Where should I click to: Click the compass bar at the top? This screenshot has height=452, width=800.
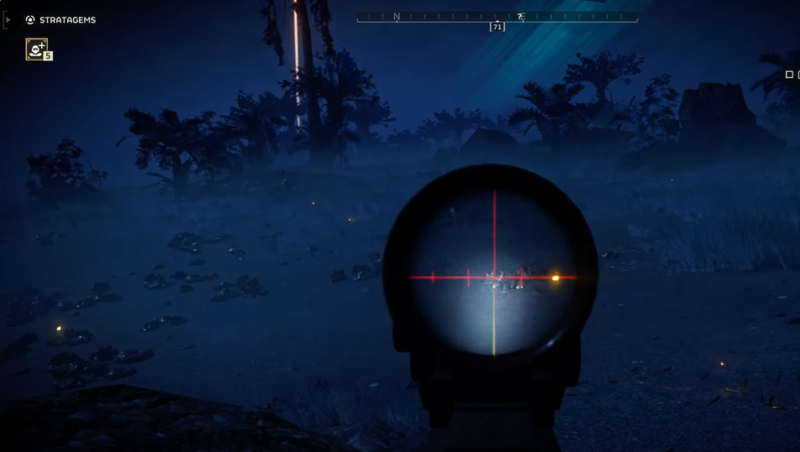496,17
